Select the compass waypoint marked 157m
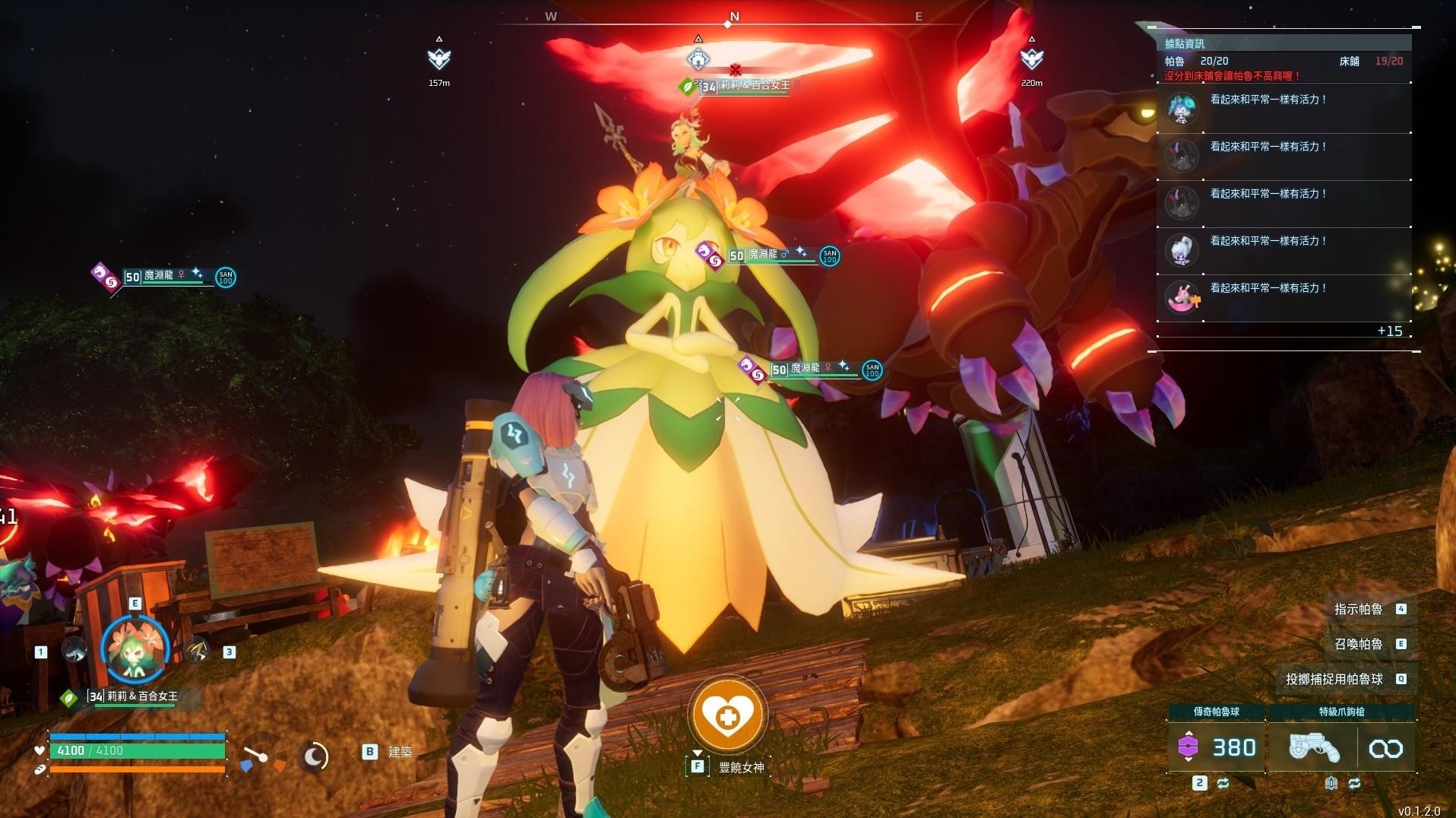Viewport: 1456px width, 818px height. click(438, 59)
